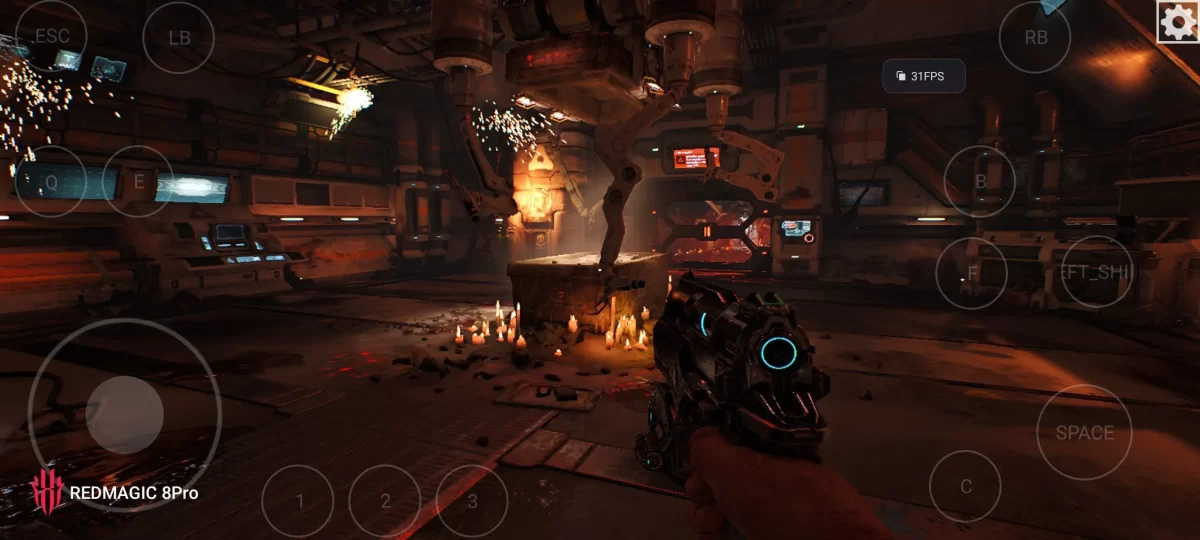Open the gear settings icon
This screenshot has height=540, width=1200.
1177,22
